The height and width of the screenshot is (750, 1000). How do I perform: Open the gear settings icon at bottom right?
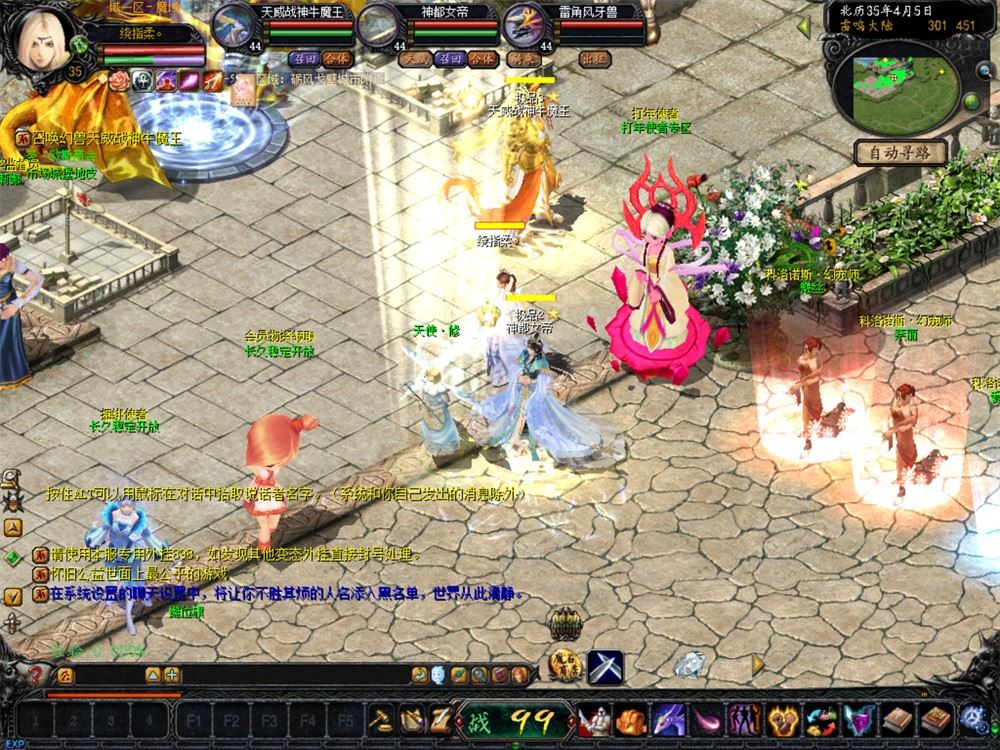(x=973, y=717)
